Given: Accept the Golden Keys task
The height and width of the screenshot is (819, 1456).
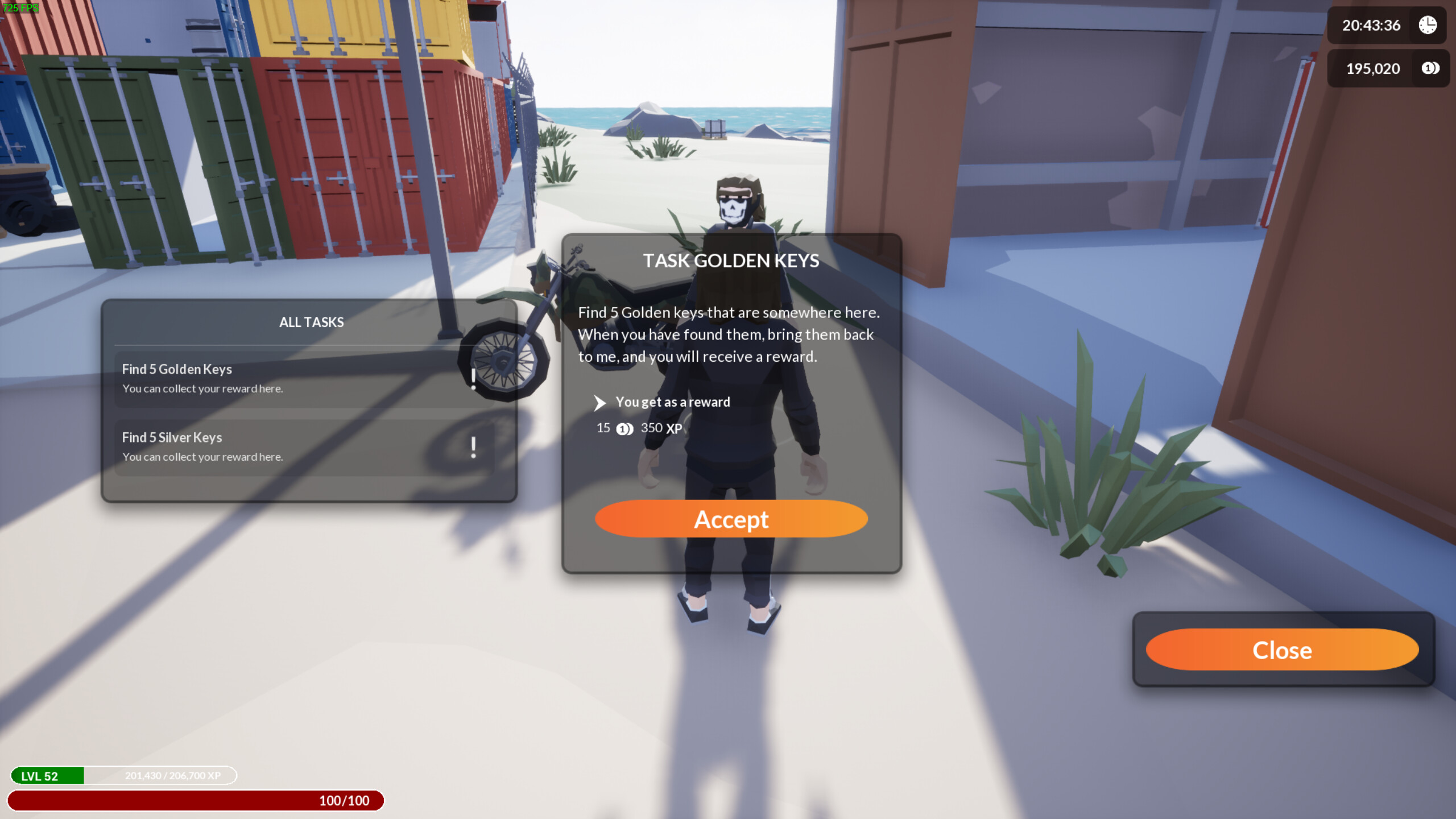Looking at the screenshot, I should [x=731, y=519].
